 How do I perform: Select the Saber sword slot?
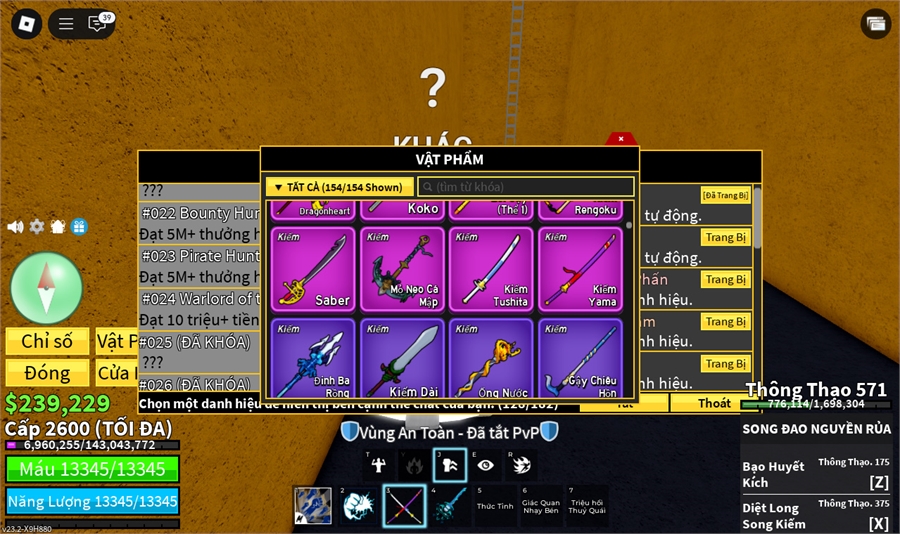(313, 269)
